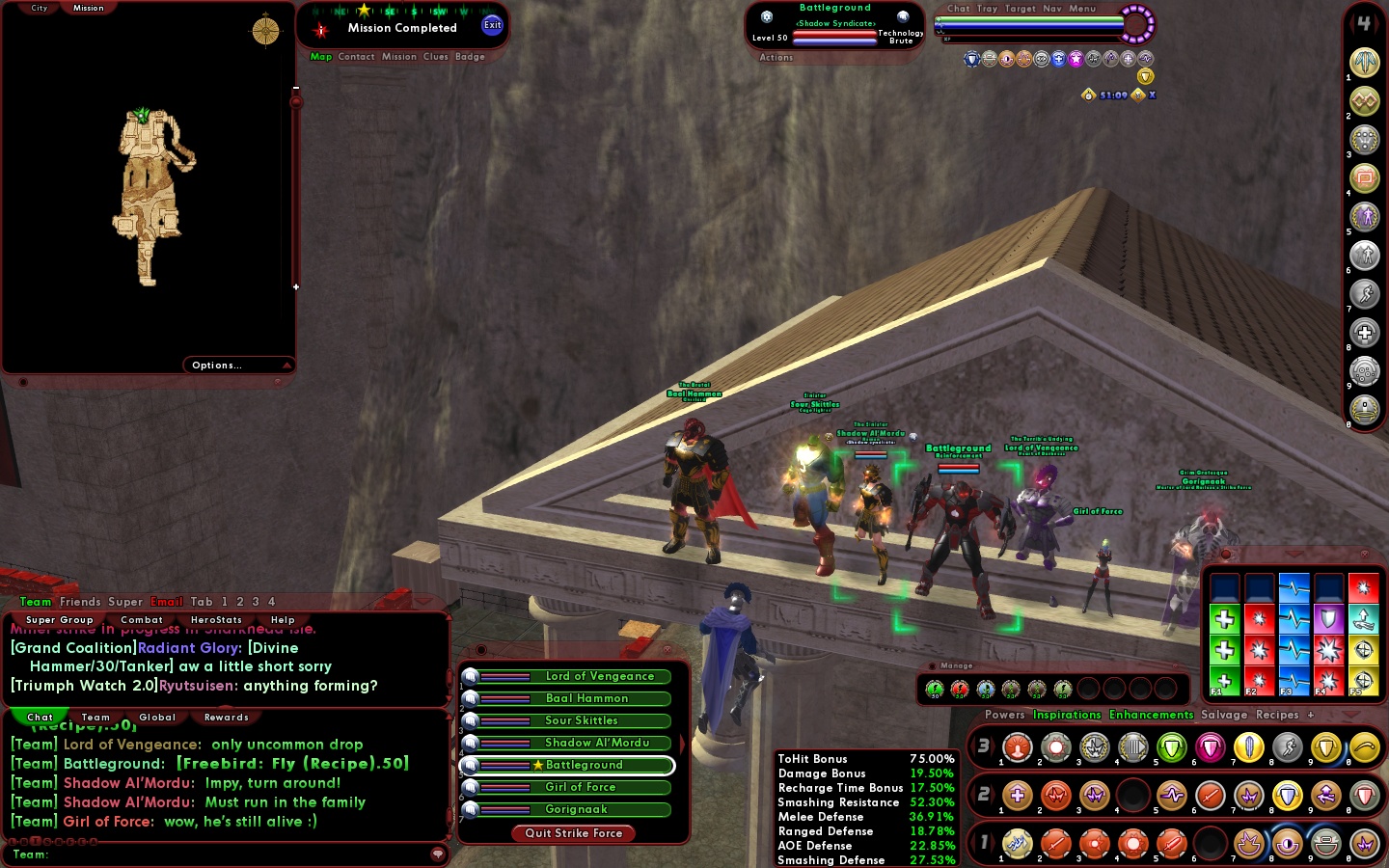The height and width of the screenshot is (868, 1389).
Task: Inspect the blue cross buff icon under the health bar
Action: coord(1058,59)
